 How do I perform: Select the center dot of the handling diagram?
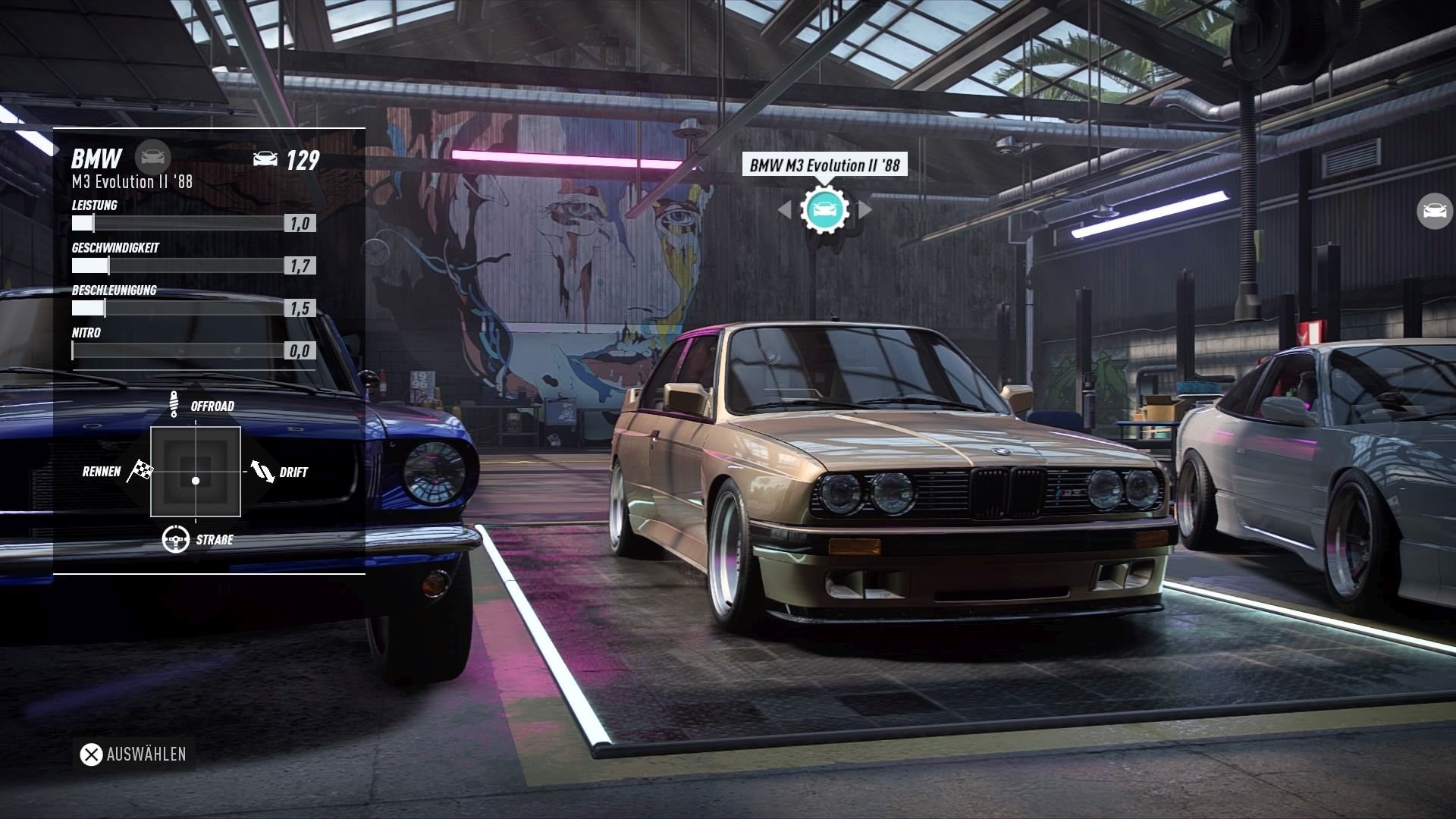pos(196,480)
